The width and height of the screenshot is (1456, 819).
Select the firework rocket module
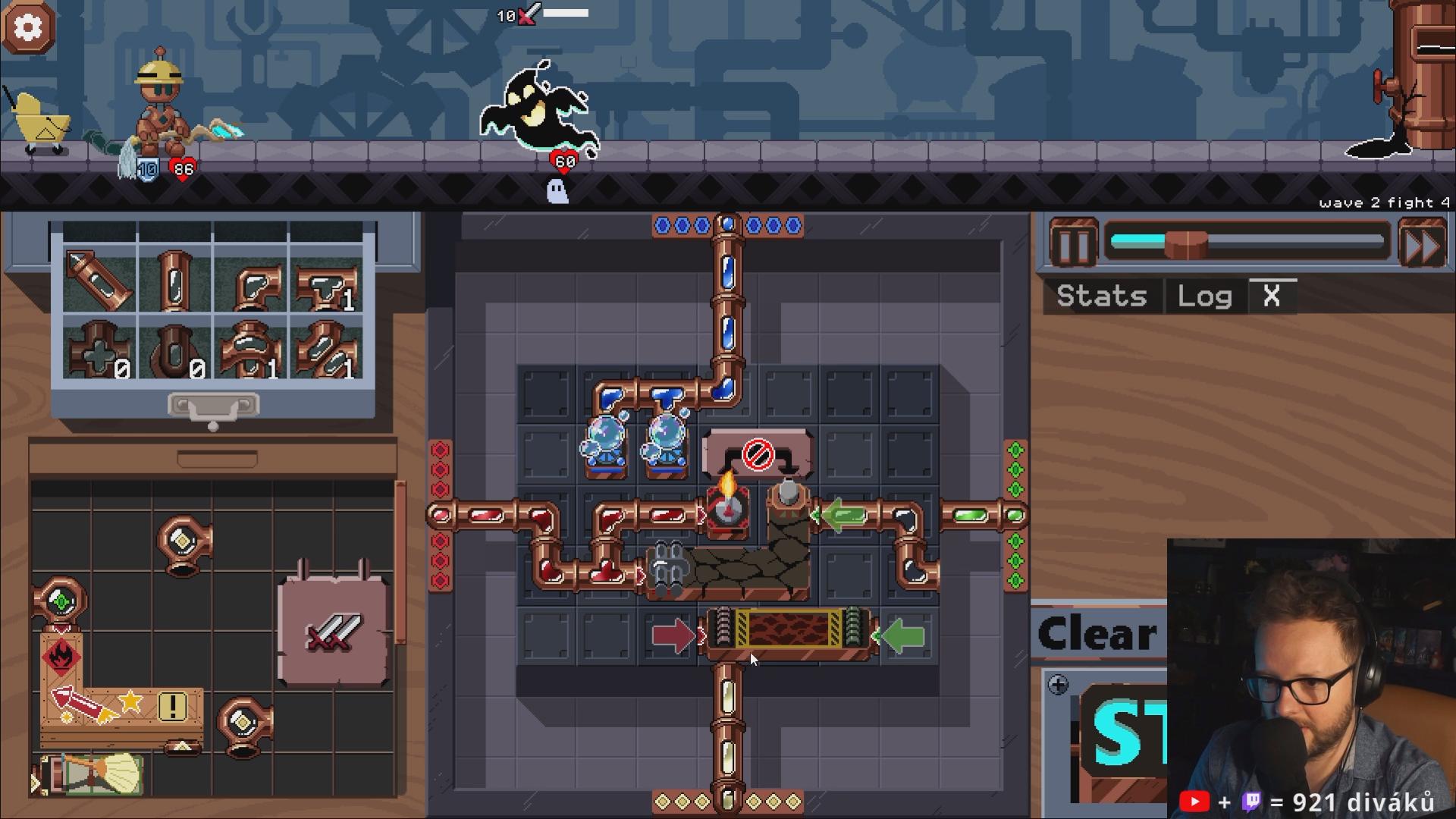pyautogui.click(x=83, y=704)
